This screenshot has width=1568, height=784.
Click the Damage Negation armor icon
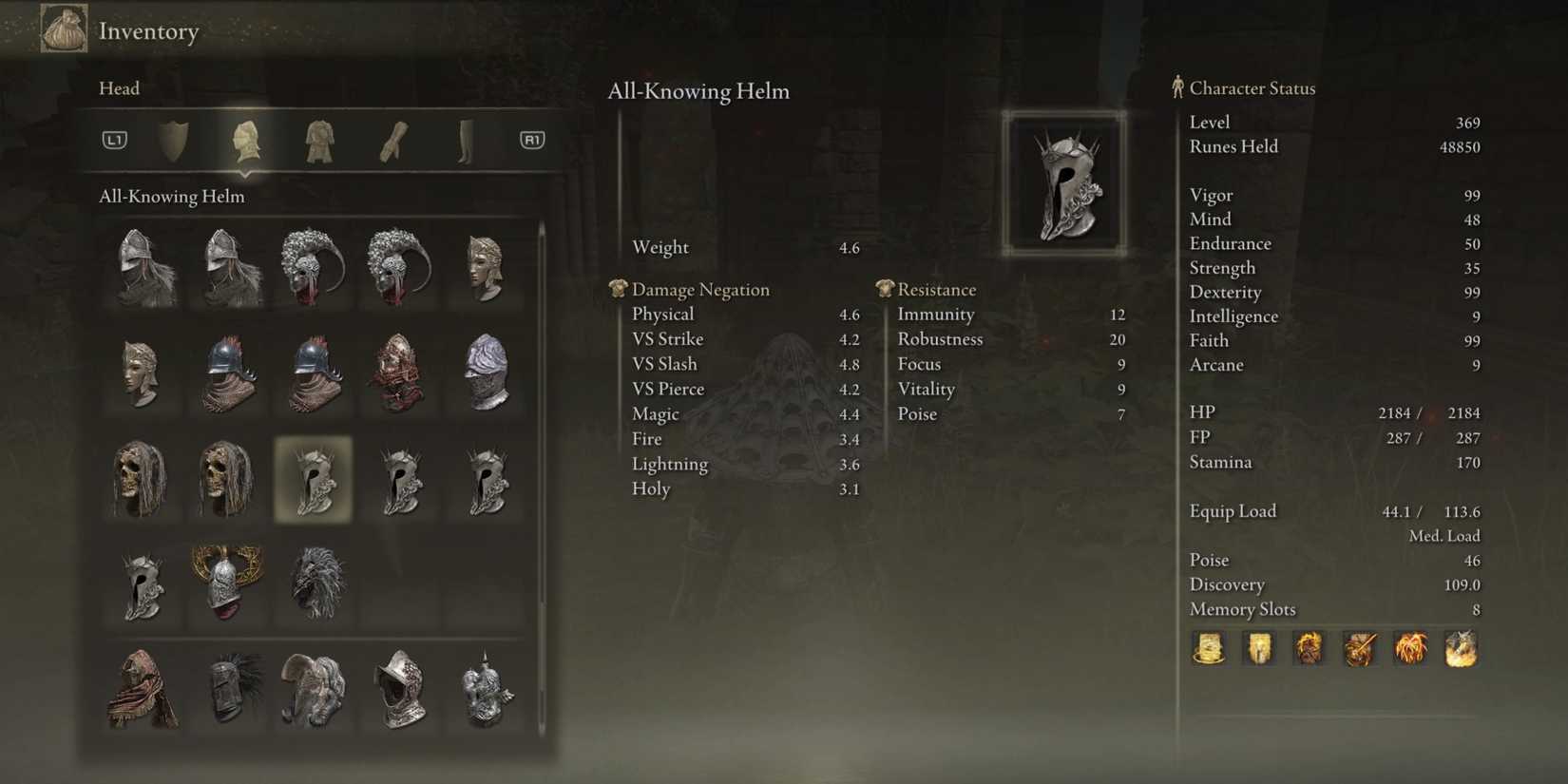click(619, 288)
